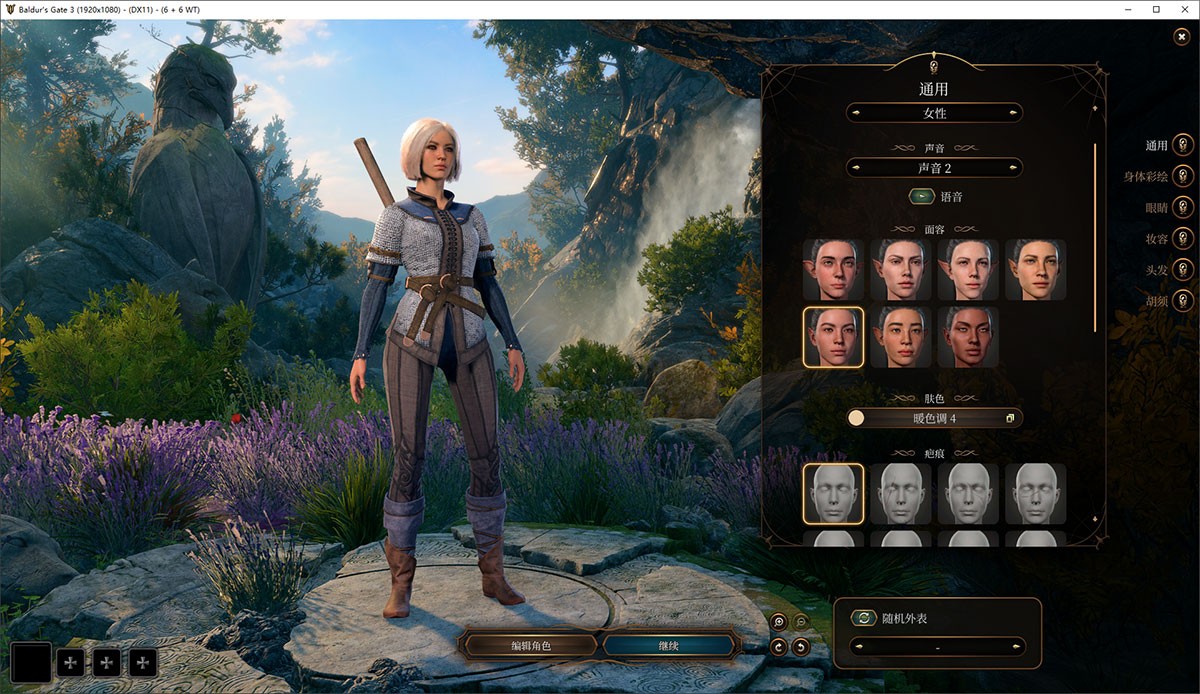Close the character appearance screen

tap(1182, 37)
